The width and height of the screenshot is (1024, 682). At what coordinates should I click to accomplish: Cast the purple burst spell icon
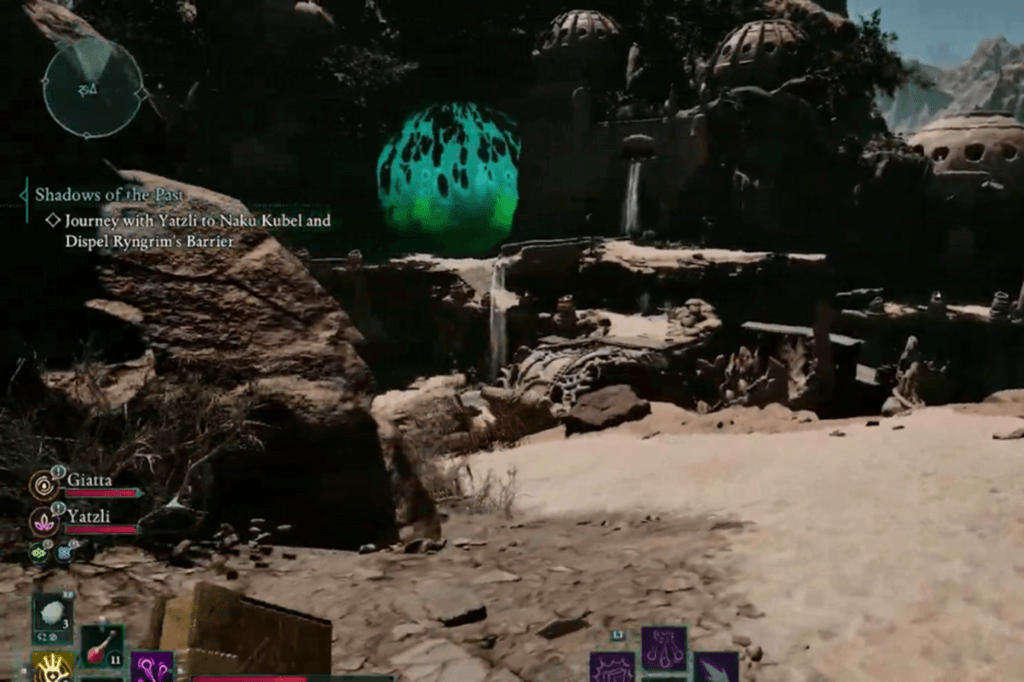point(612,668)
